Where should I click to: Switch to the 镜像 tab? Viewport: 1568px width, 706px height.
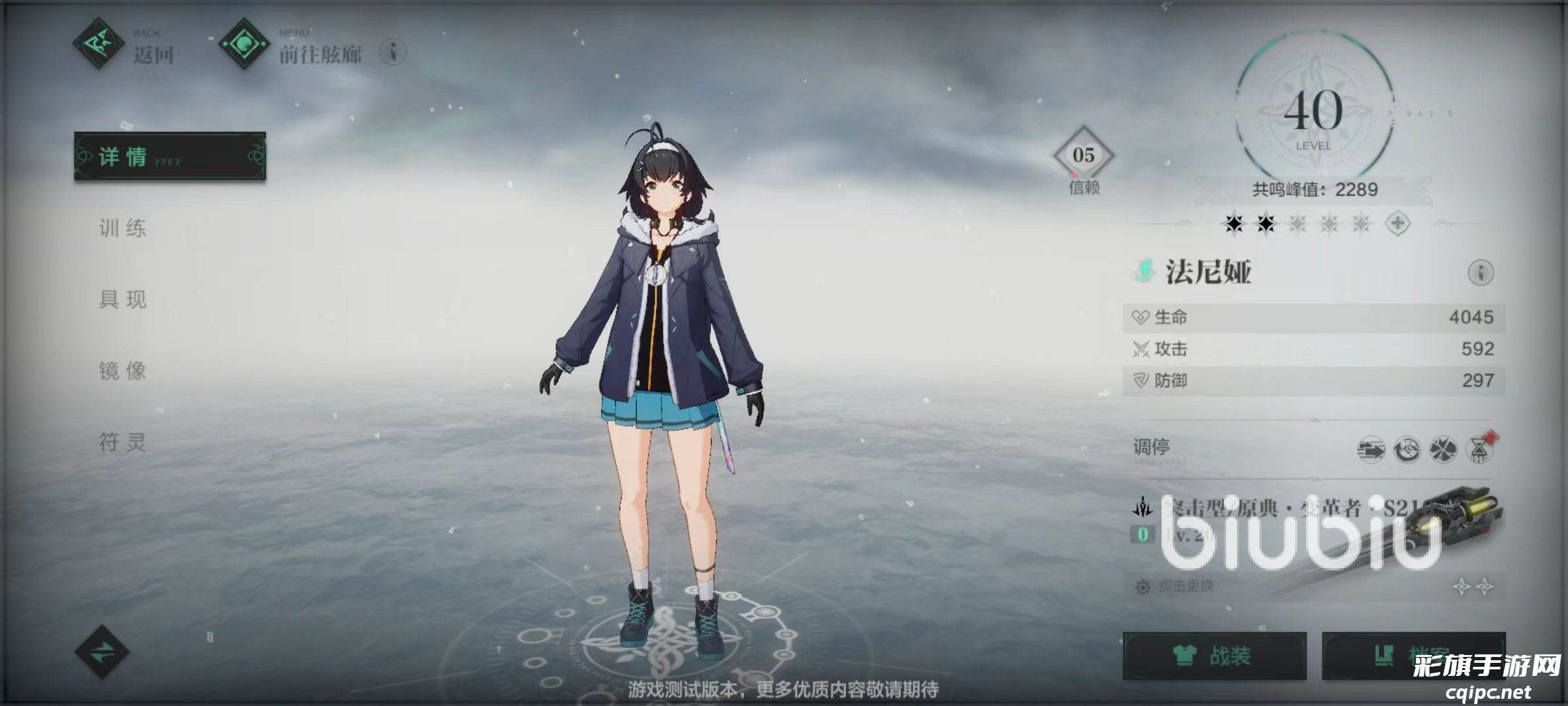click(123, 371)
